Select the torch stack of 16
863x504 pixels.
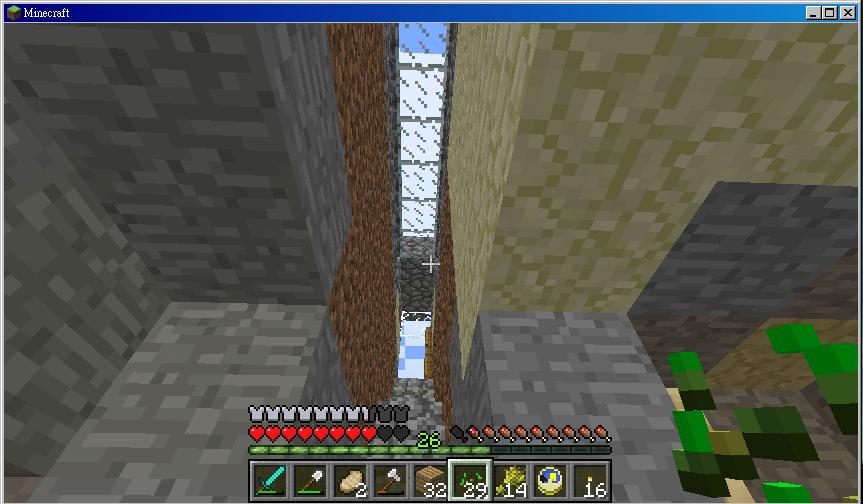(x=590, y=480)
